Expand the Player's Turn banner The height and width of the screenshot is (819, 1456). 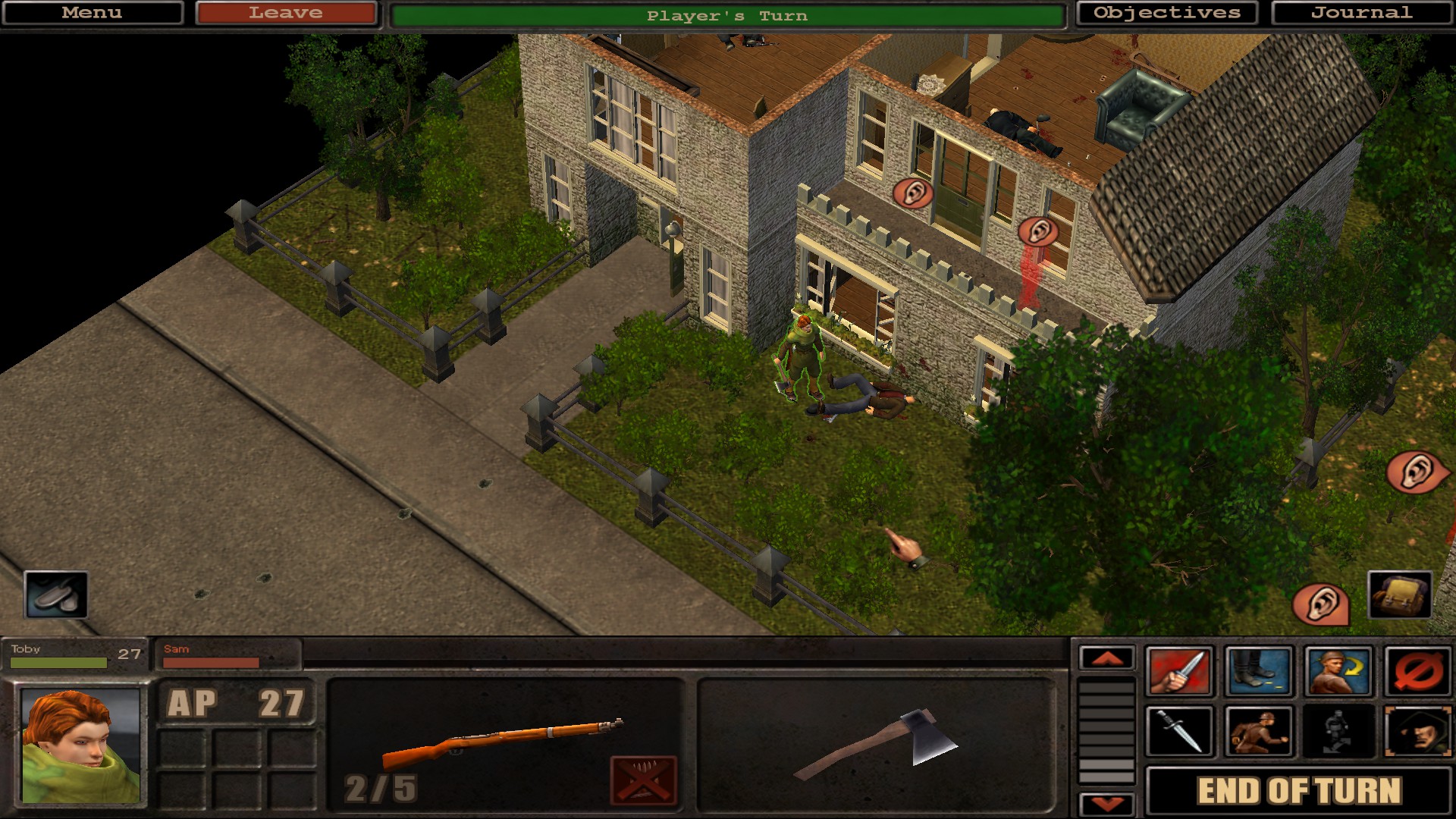tap(728, 13)
